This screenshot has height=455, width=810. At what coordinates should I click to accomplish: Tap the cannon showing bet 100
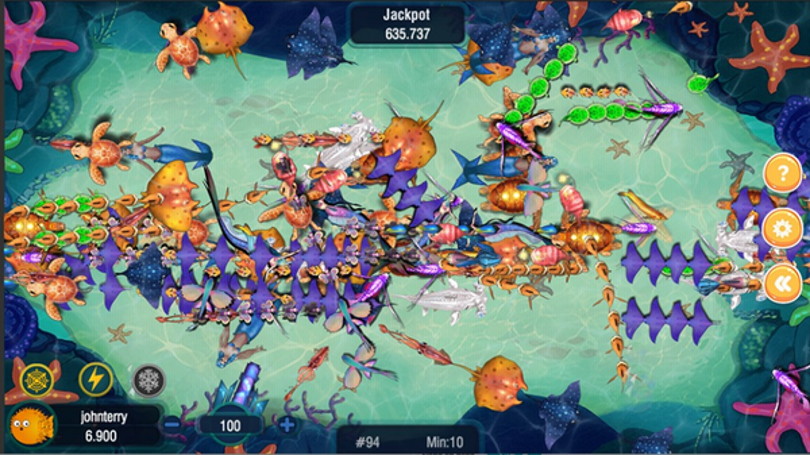coord(230,424)
